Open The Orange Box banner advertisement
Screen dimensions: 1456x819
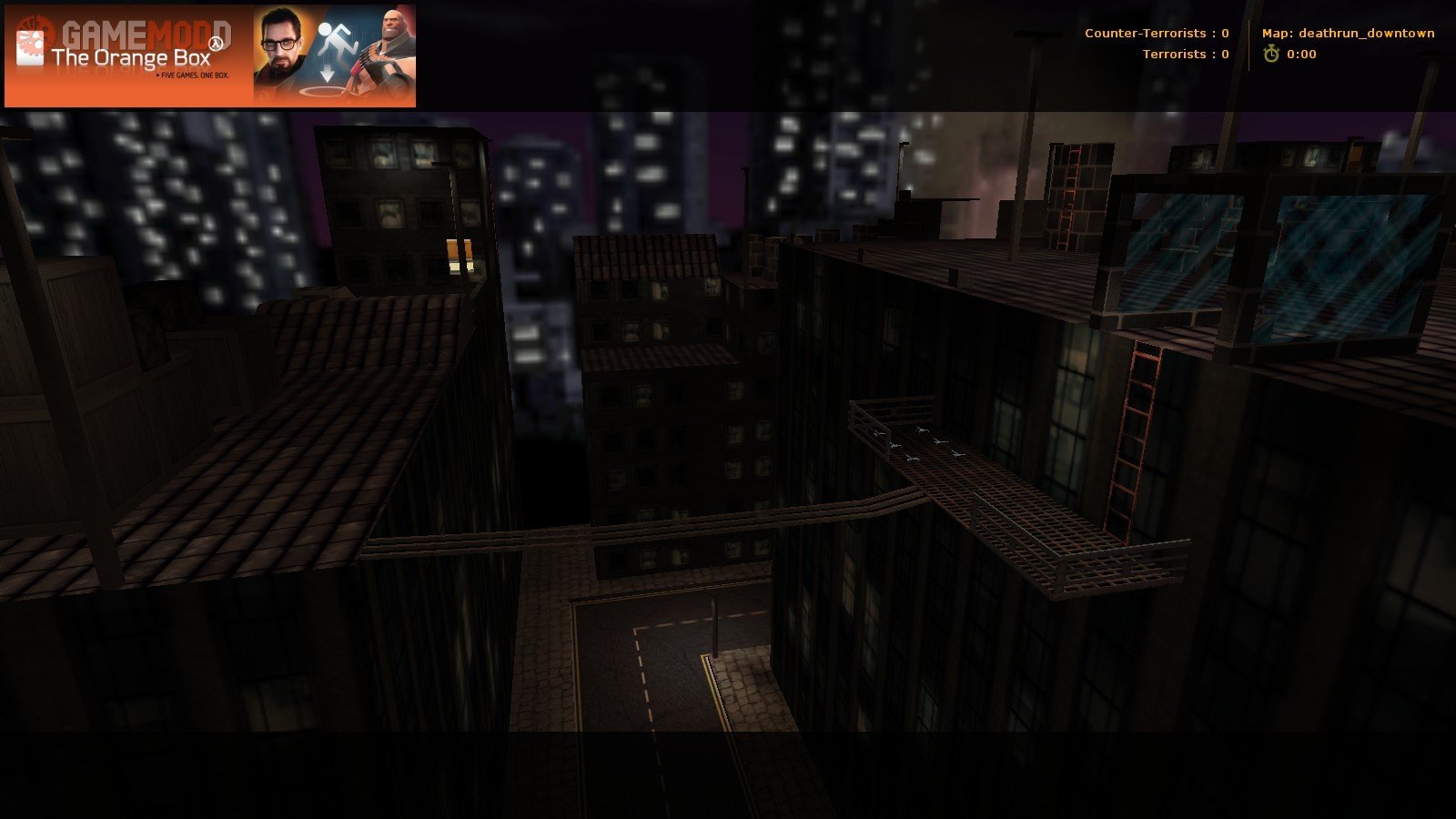point(210,56)
